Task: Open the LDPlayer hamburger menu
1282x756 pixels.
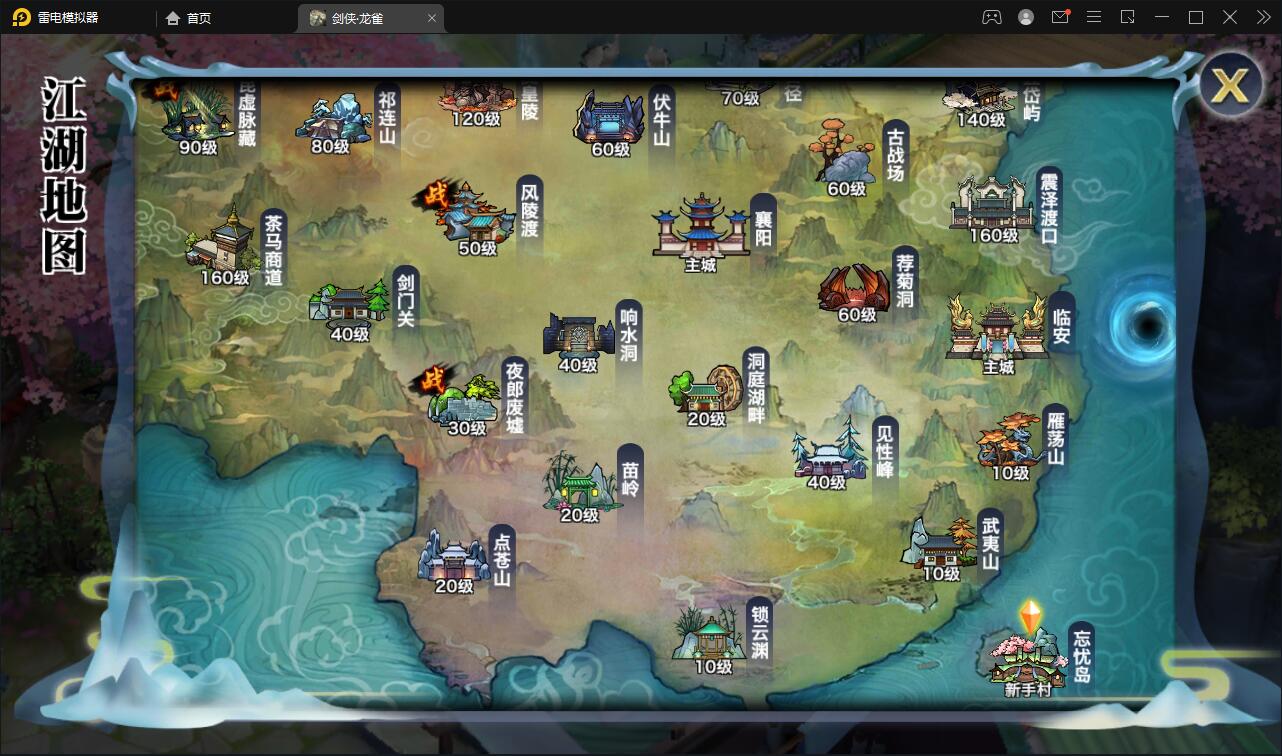Action: tap(1094, 17)
